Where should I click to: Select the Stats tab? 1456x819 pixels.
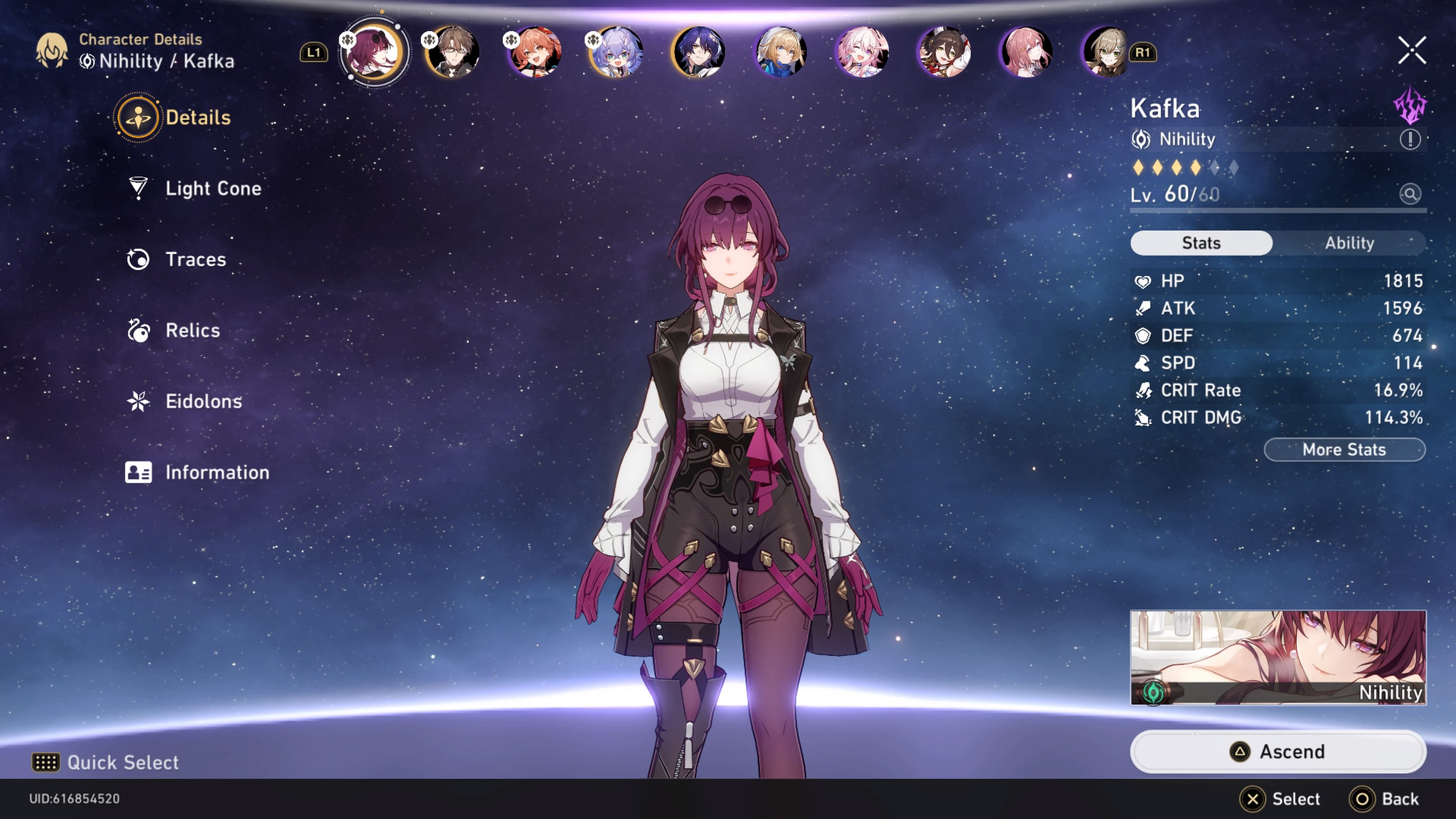click(1202, 243)
